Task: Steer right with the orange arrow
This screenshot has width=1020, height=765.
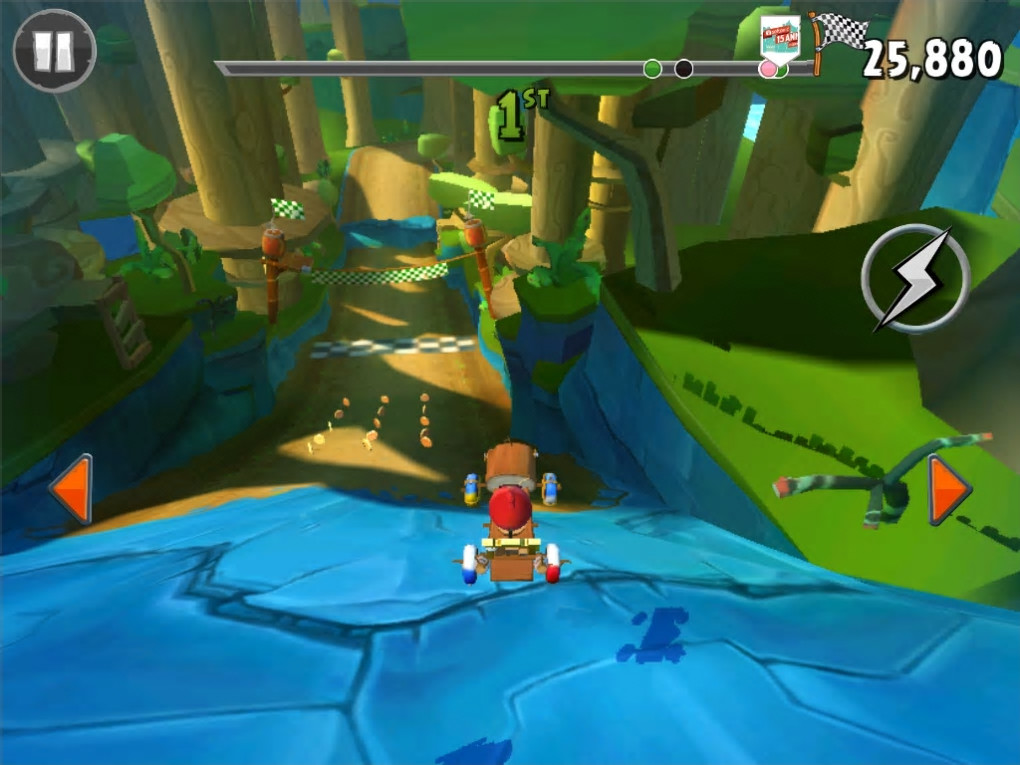Action: click(x=948, y=489)
